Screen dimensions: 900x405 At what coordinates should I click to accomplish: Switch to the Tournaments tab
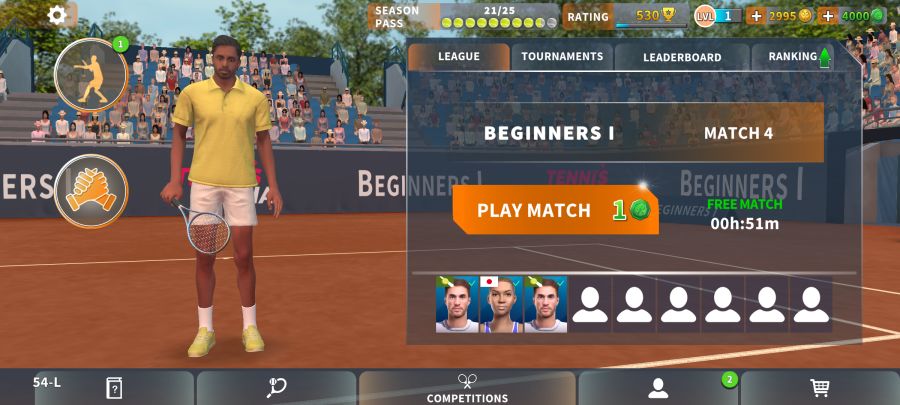(x=562, y=57)
